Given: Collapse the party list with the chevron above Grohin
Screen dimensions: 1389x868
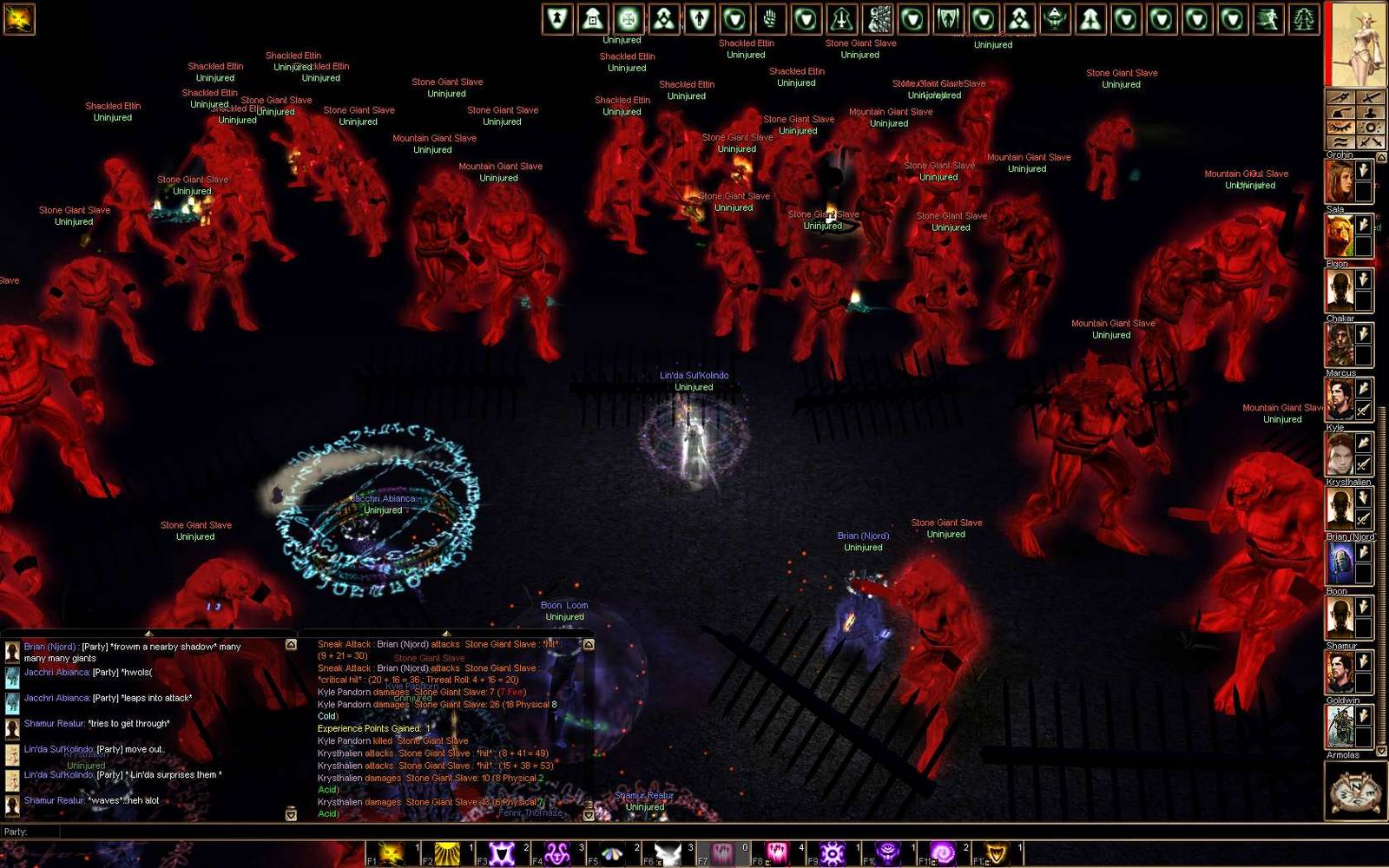Looking at the screenshot, I should [x=1381, y=155].
